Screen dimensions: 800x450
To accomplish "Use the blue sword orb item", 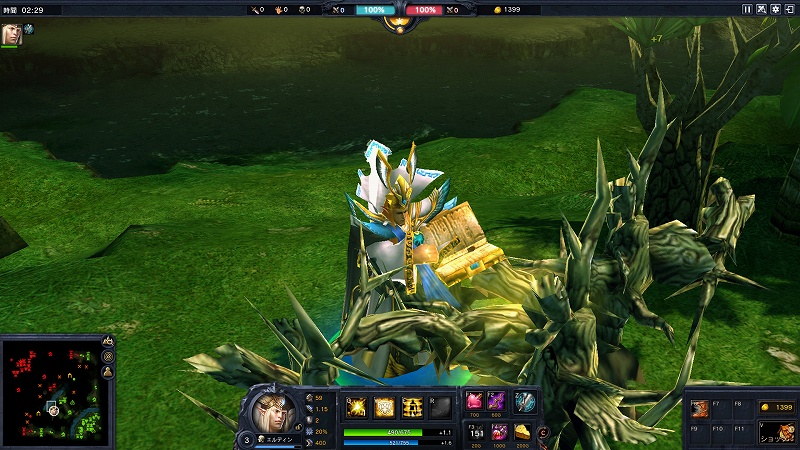I will coord(524,402).
